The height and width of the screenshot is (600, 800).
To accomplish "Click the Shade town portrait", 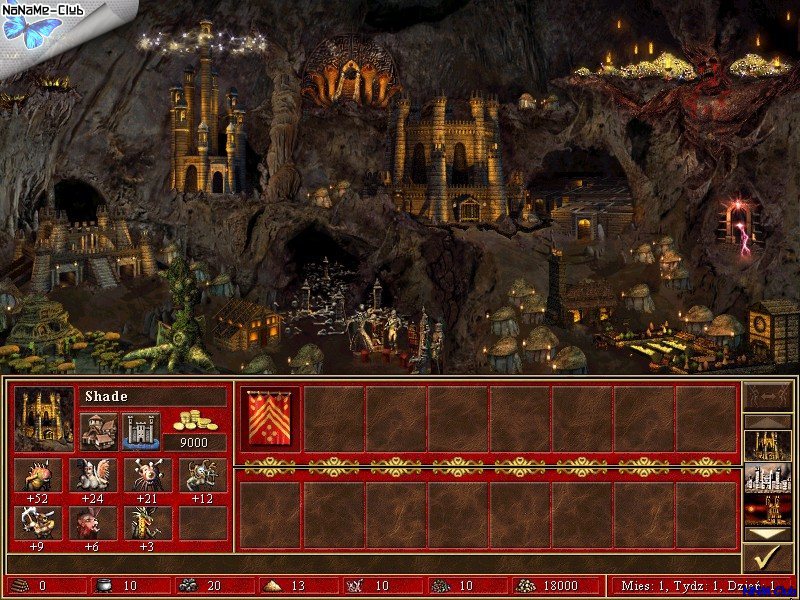I will [x=44, y=419].
